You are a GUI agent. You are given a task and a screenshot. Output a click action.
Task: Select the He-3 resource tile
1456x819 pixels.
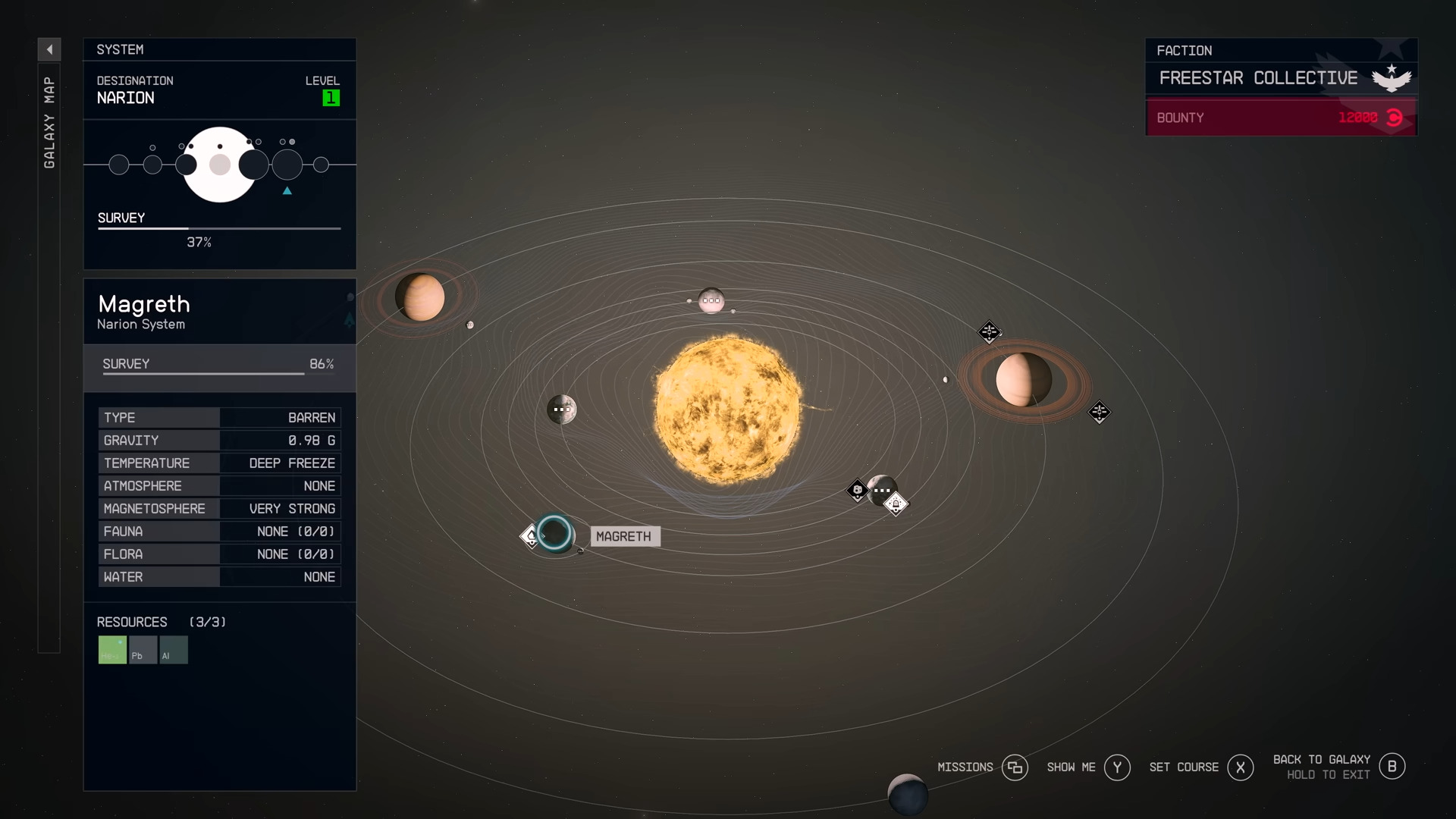point(112,650)
